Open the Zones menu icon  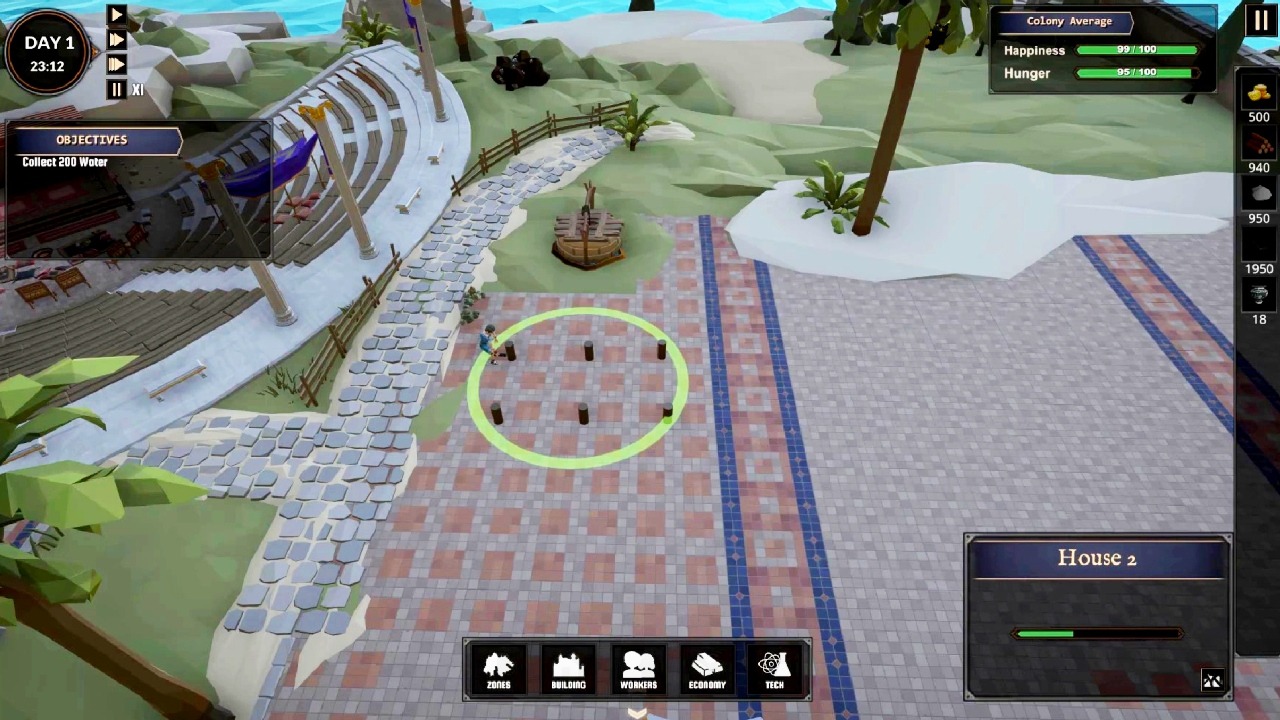pyautogui.click(x=498, y=668)
